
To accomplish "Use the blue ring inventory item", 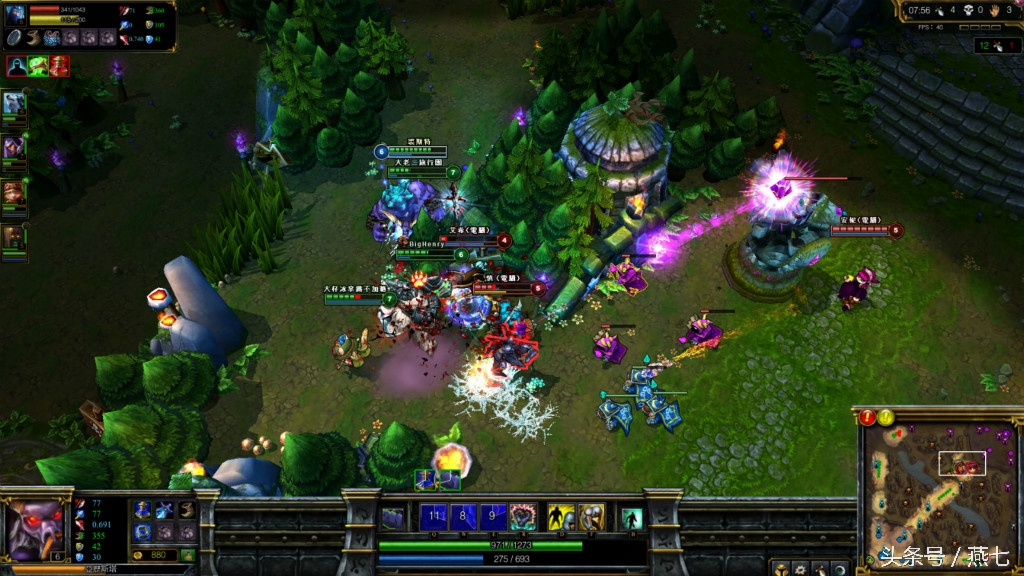I will point(143,530).
